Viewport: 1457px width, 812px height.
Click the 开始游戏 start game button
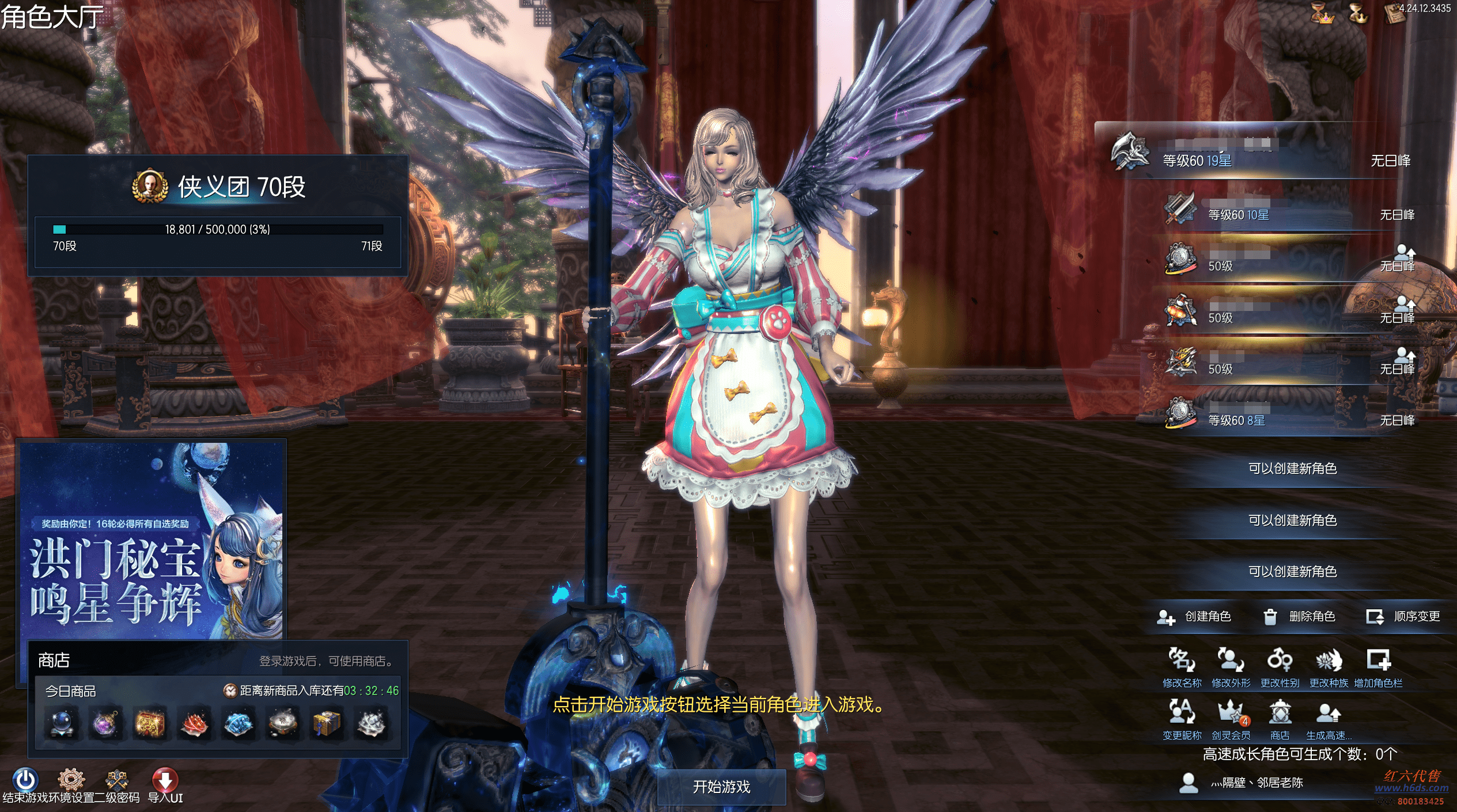point(721,787)
